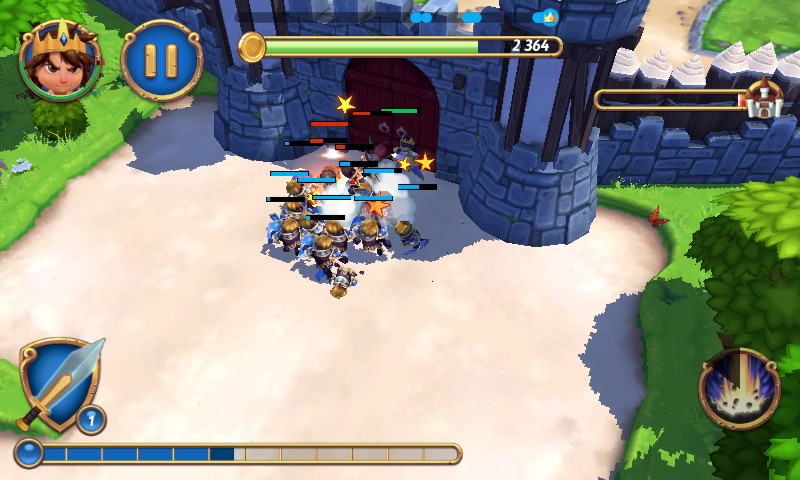Viewport: 800px width, 480px height.
Task: Activate the sword and shield ability
Action: click(59, 385)
